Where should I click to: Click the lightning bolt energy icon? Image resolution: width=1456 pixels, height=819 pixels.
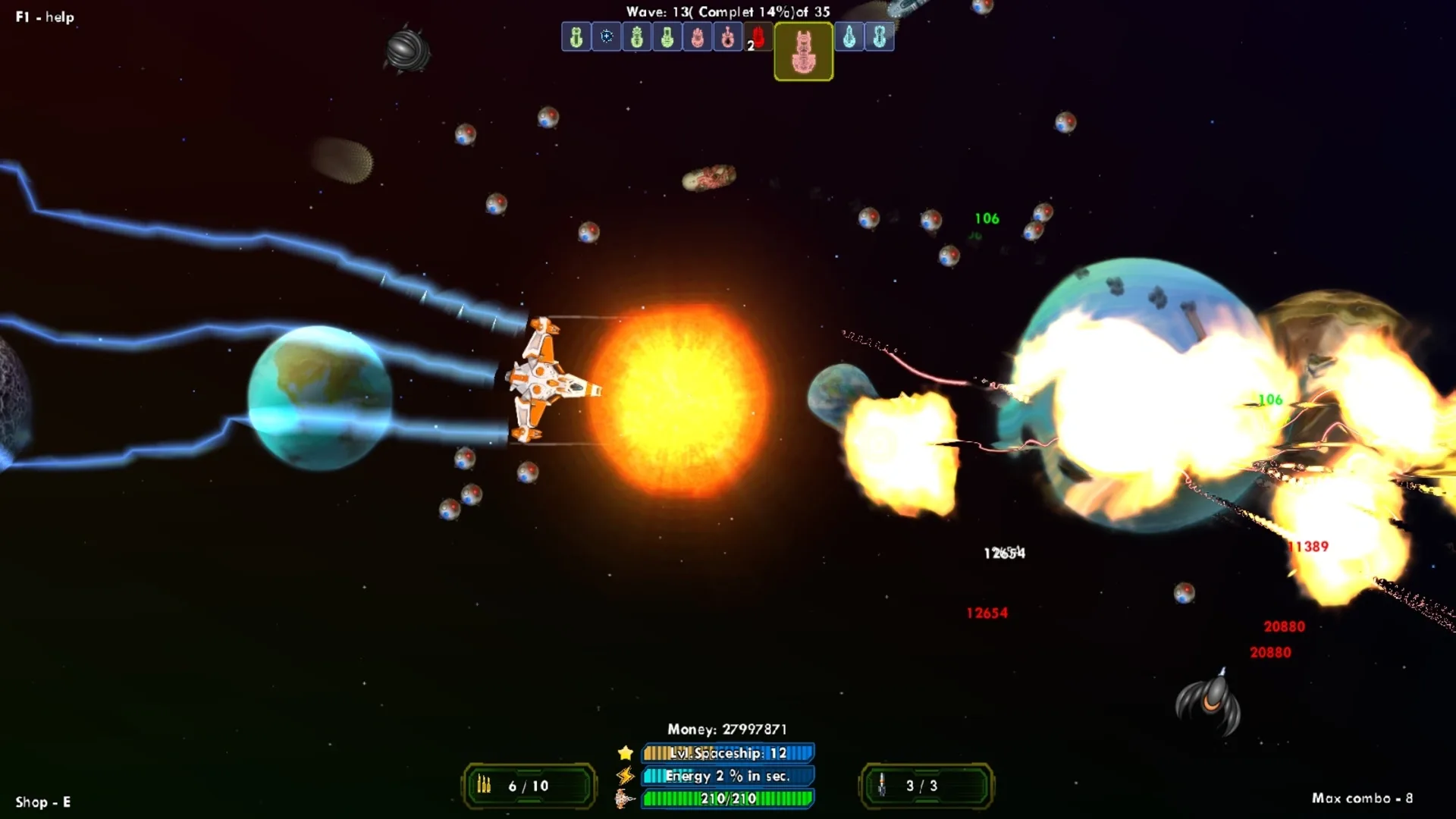click(626, 776)
